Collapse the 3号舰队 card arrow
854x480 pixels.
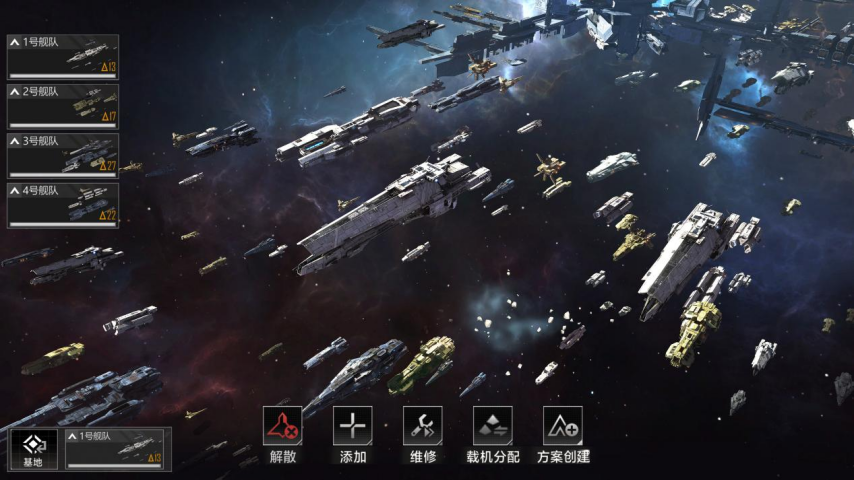click(15, 141)
